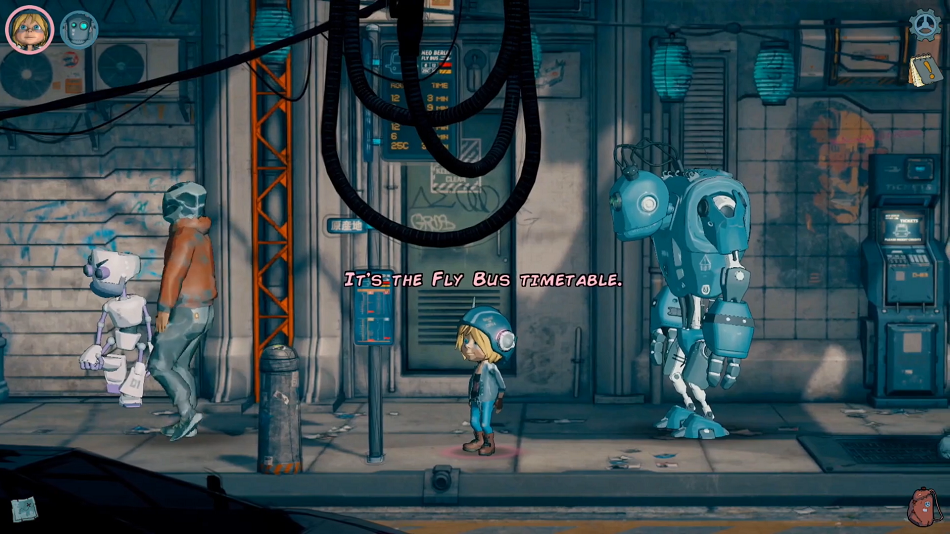Image resolution: width=950 pixels, height=534 pixels.
Task: Select the blonde girl character portrait
Action: [x=29, y=29]
